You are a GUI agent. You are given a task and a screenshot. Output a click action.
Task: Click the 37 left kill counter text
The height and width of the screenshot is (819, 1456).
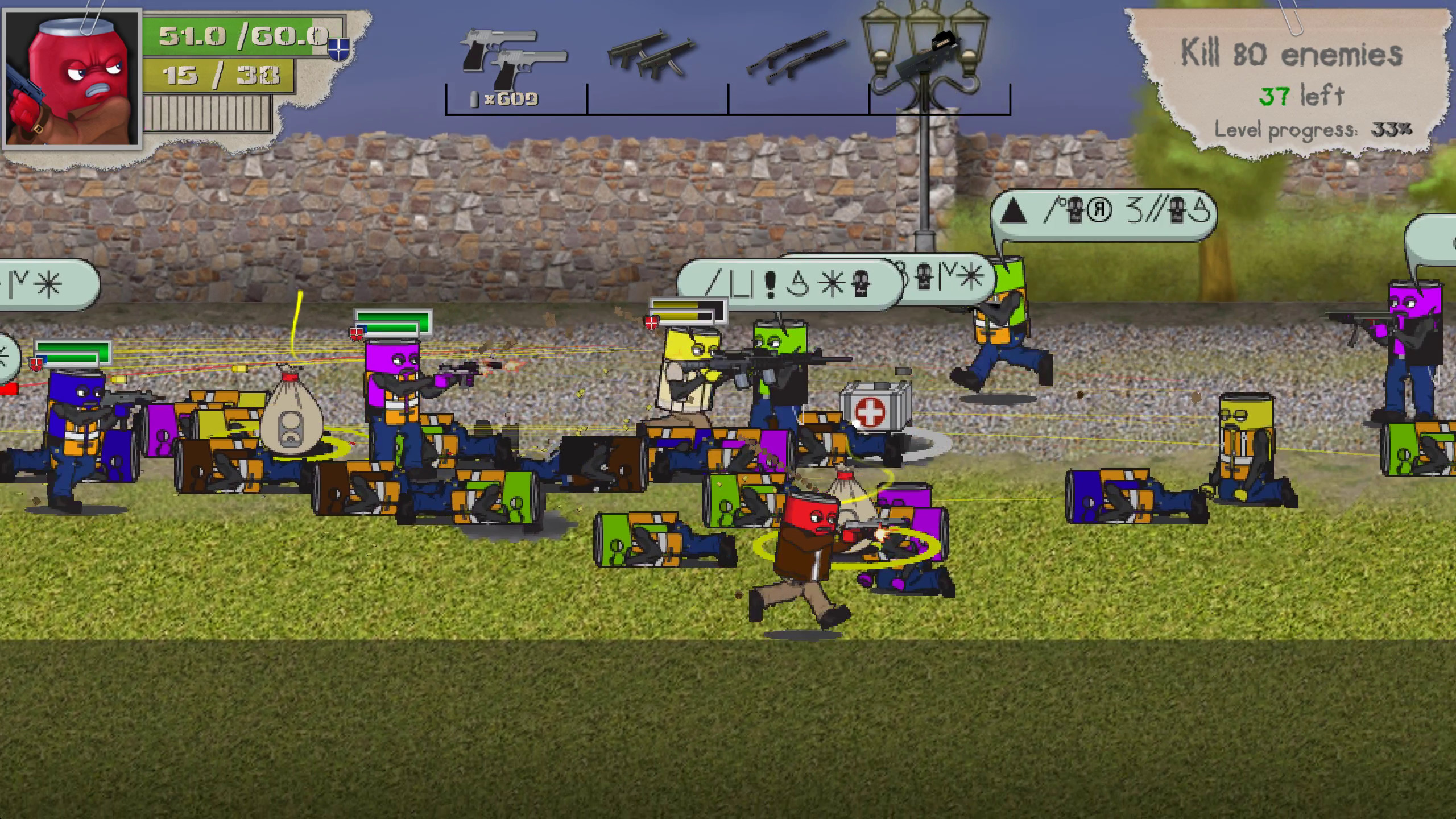1302,97
